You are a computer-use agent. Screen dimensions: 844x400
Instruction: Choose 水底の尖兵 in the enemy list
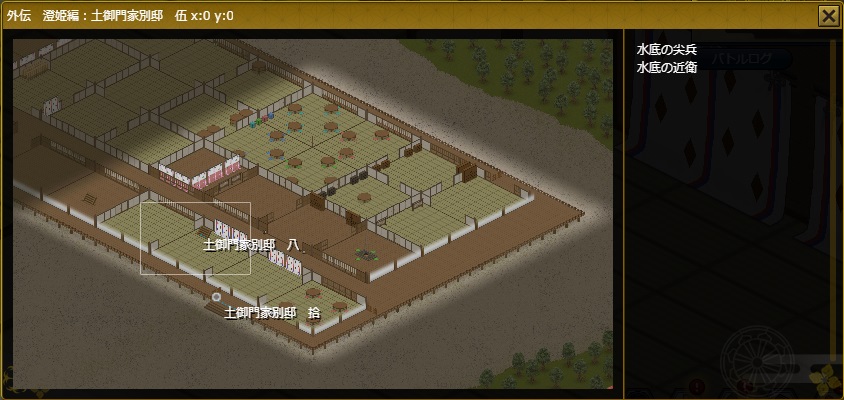click(665, 50)
